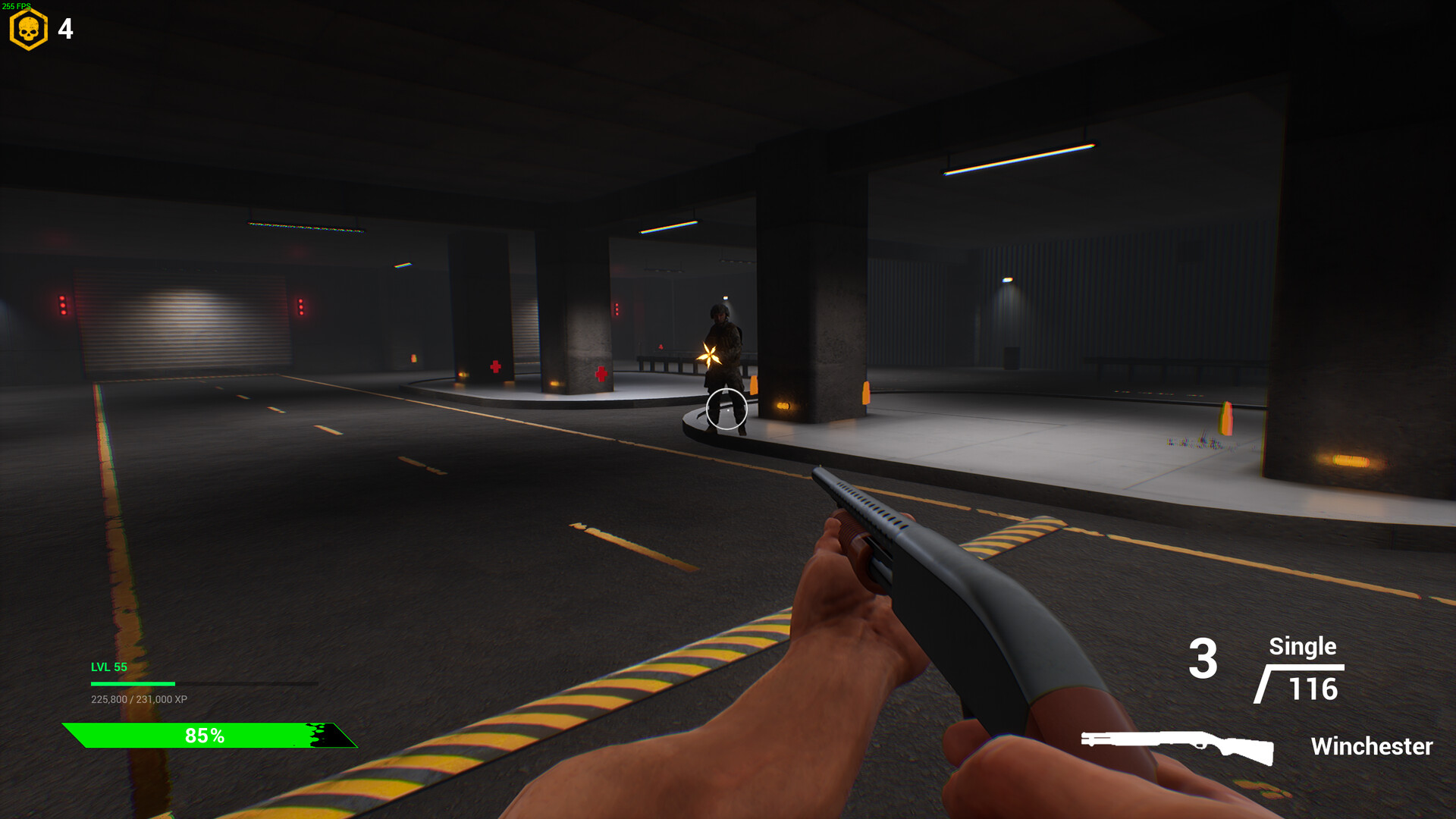Viewport: 1456px width, 819px height.
Task: Click the red cross near the center walkway
Action: tap(600, 373)
